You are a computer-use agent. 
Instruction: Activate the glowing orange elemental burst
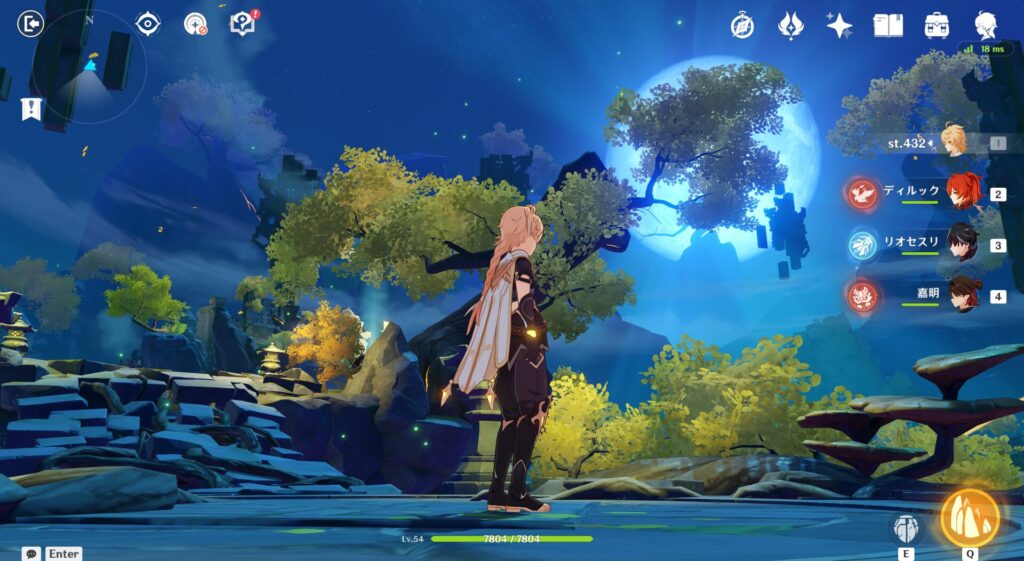[969, 517]
